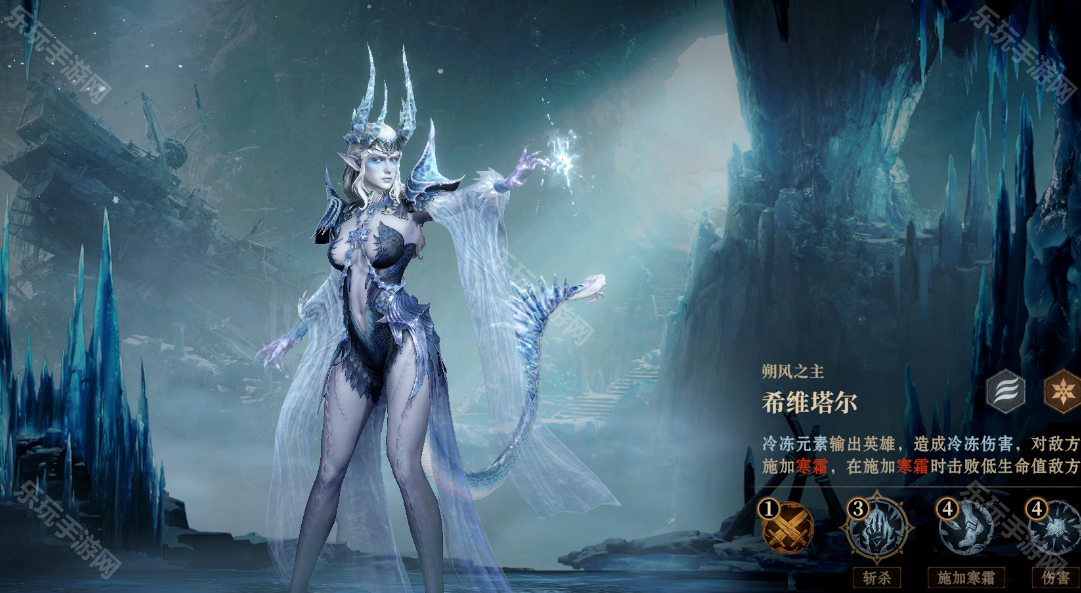This screenshot has width=1081, height=593.
Task: Select the 伤害 damage skill icon
Action: (x=1055, y=528)
